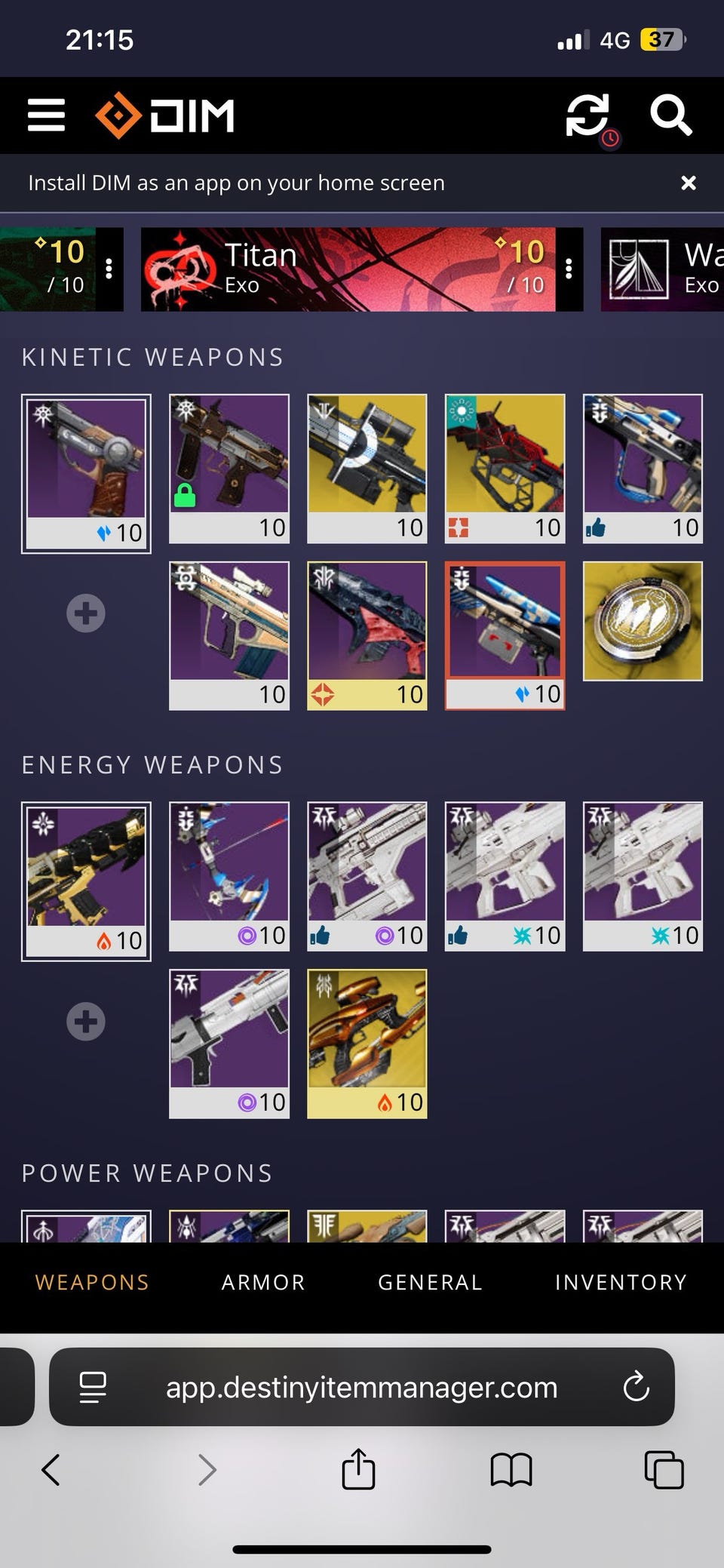This screenshot has height=1568, width=724.
Task: Refresh Destiny inventory data
Action: [x=587, y=115]
